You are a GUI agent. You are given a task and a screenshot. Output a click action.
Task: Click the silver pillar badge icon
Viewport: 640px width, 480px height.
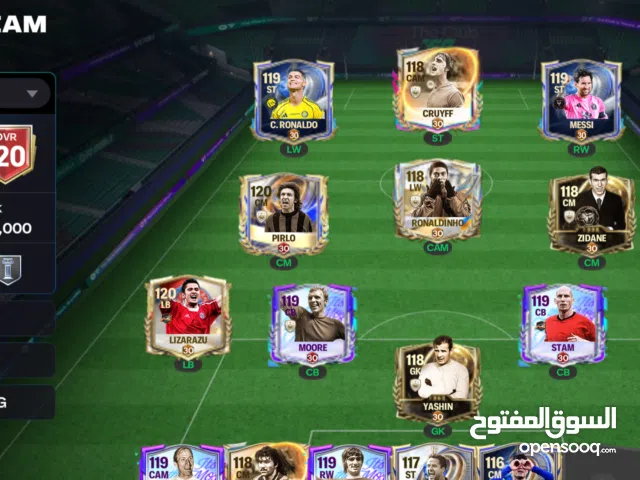point(10,269)
